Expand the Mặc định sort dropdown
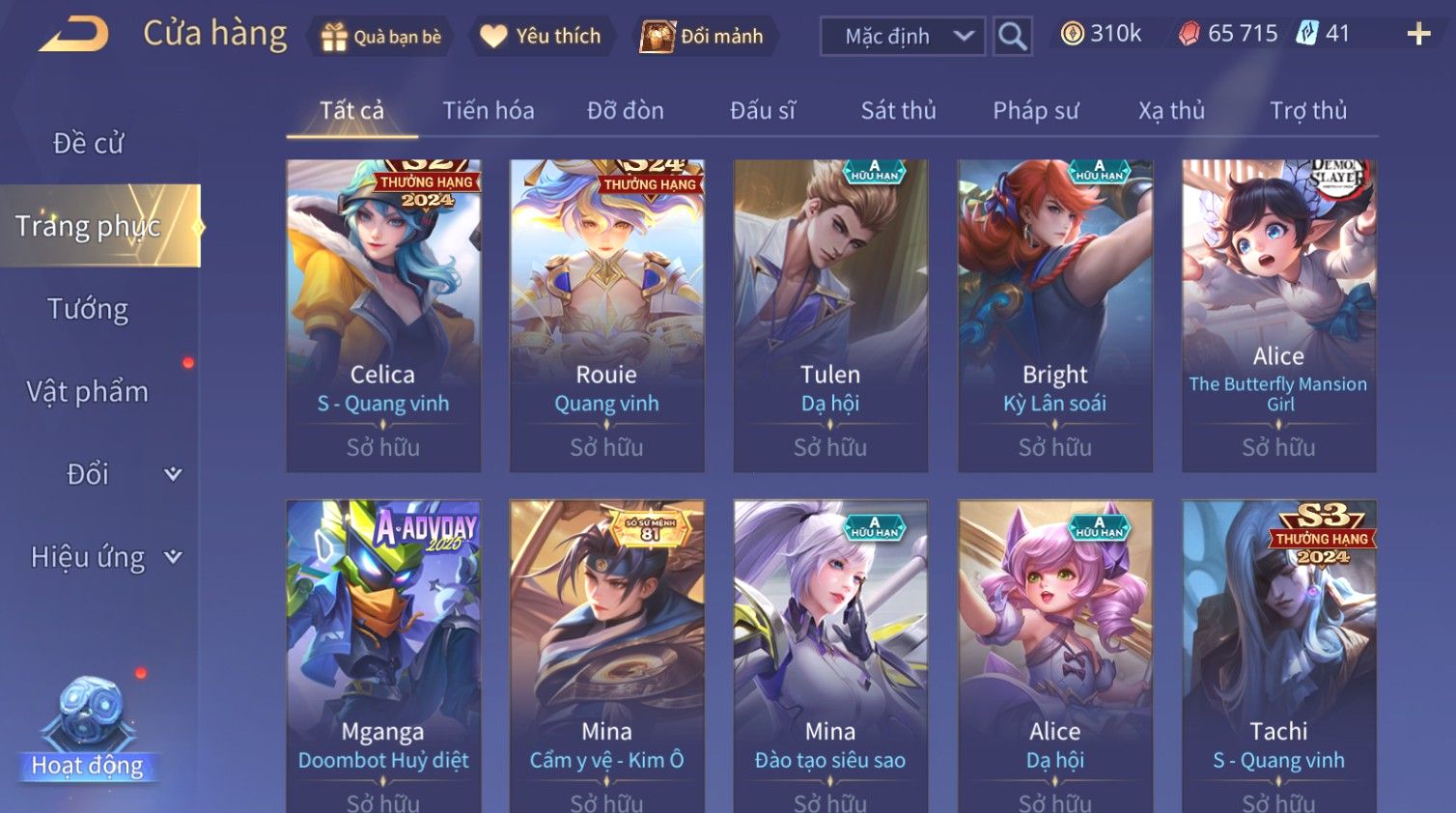This screenshot has height=813, width=1456. tap(902, 37)
